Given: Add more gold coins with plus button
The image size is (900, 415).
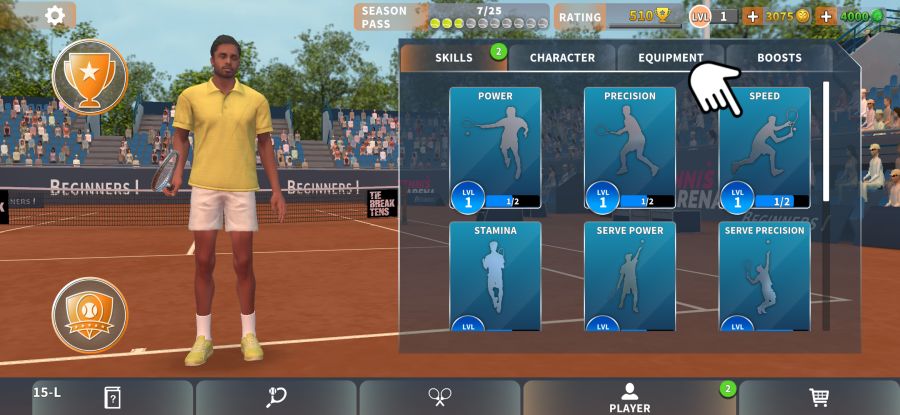Looking at the screenshot, I should coord(753,16).
